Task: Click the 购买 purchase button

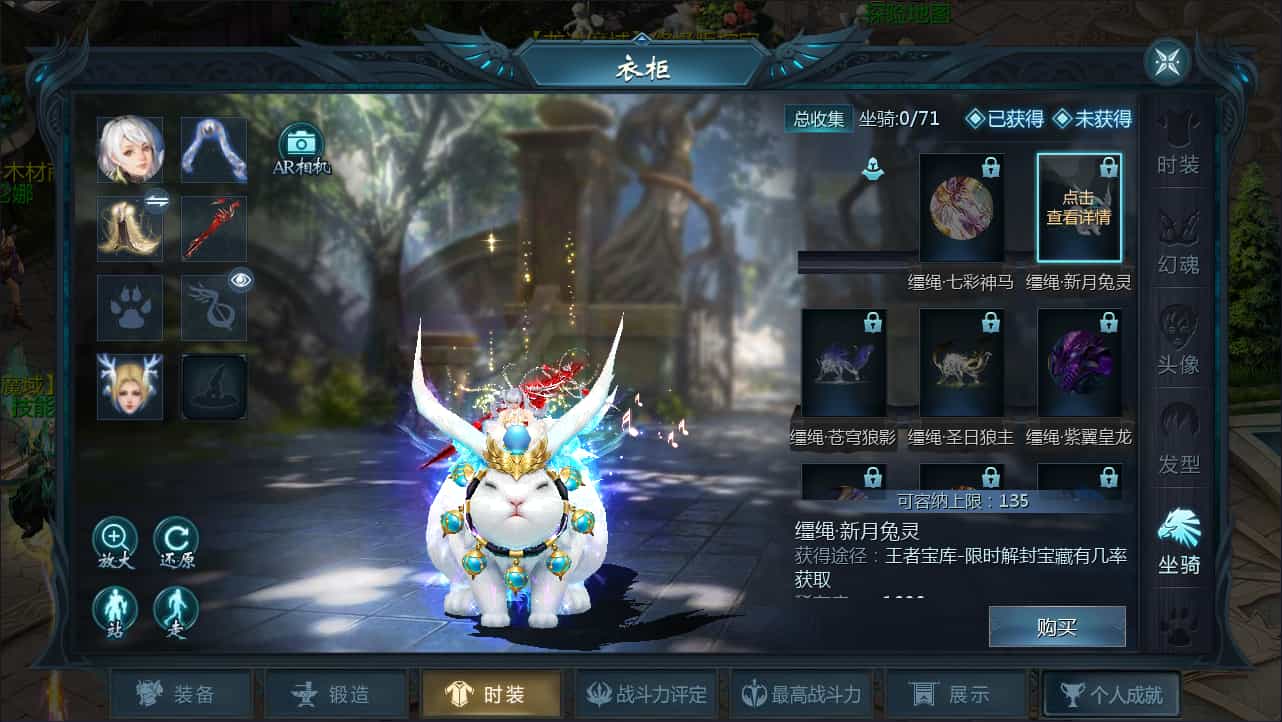Action: 1056,627
